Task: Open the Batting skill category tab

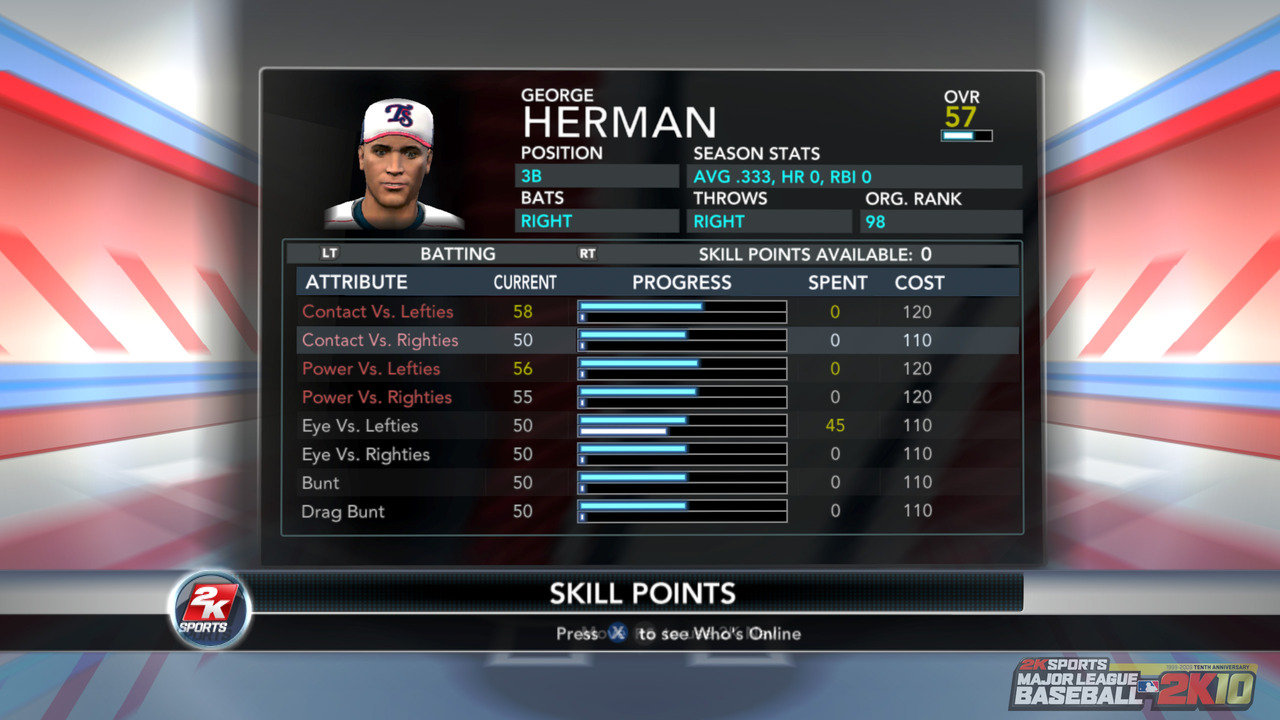Action: pos(457,254)
